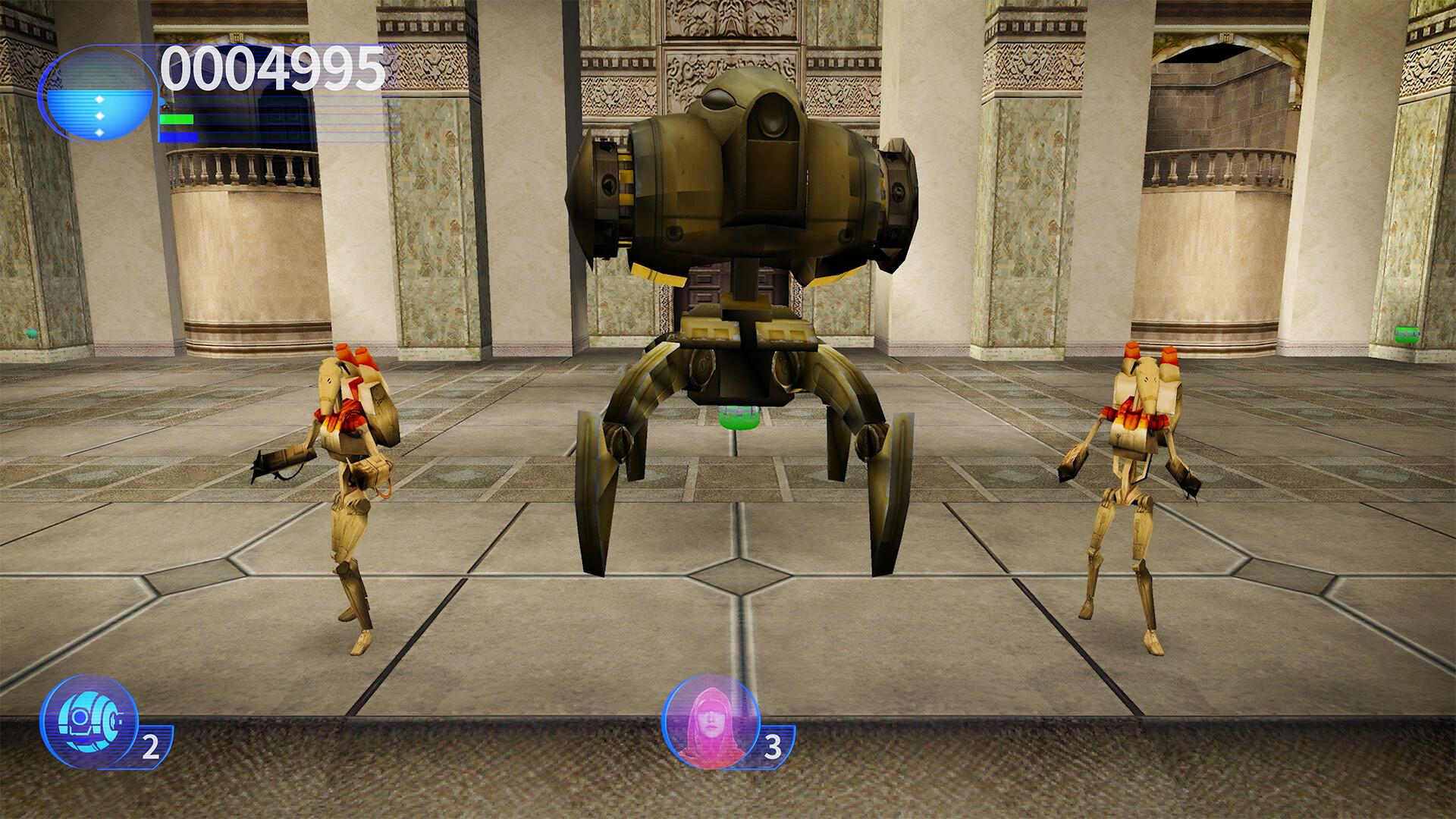The image size is (1456, 819).
Task: Toggle the bottom diamond marker on the health orb
Action: [99, 133]
